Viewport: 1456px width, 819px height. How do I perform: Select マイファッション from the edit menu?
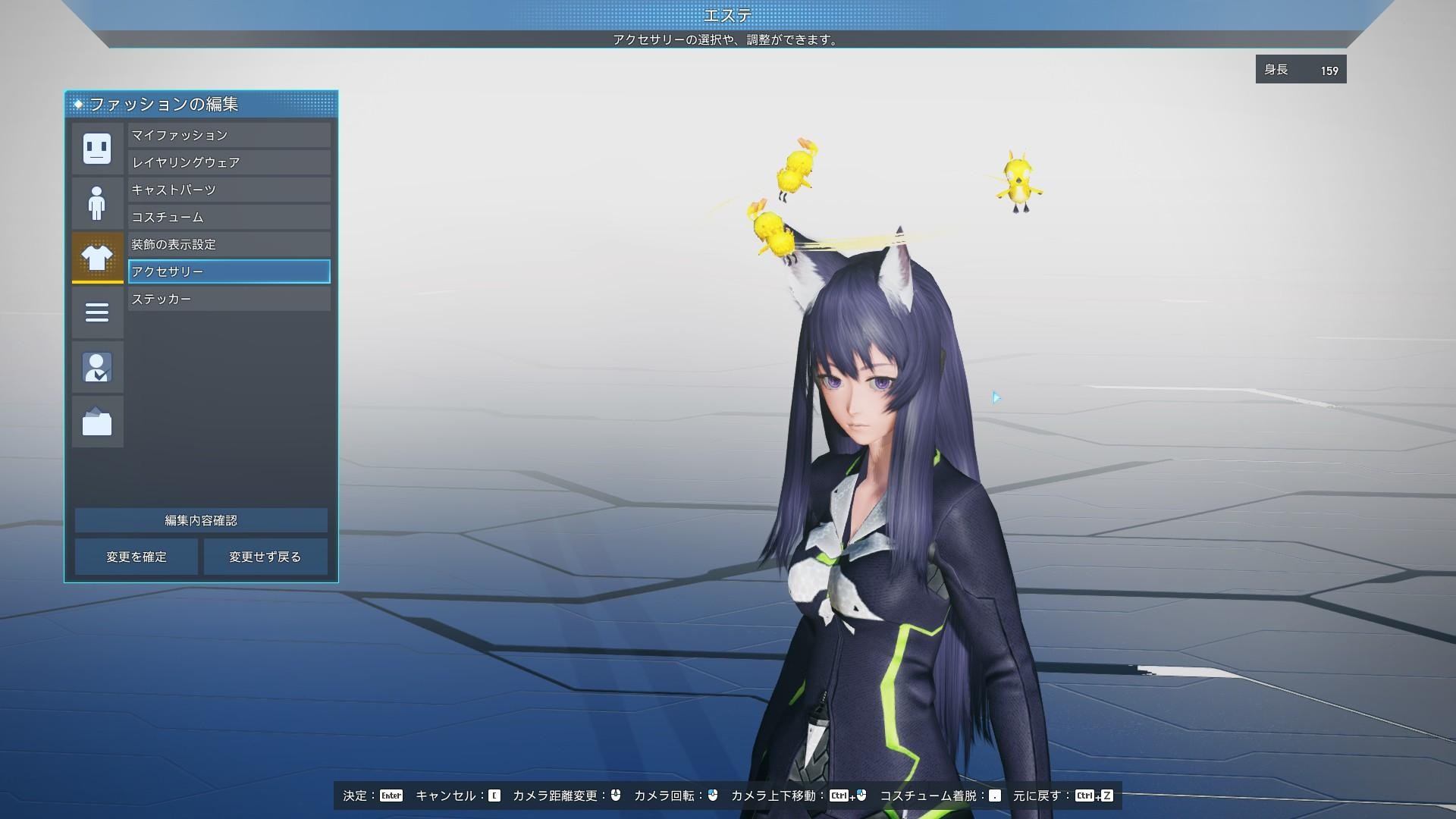click(x=228, y=135)
